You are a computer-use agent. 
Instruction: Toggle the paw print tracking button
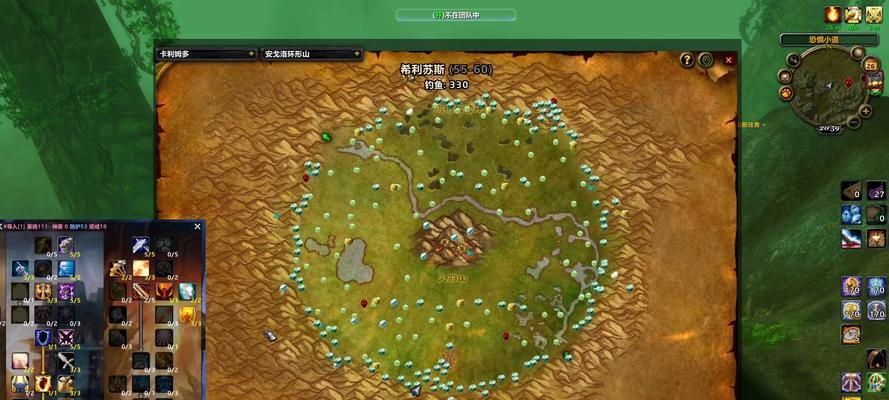click(x=787, y=92)
